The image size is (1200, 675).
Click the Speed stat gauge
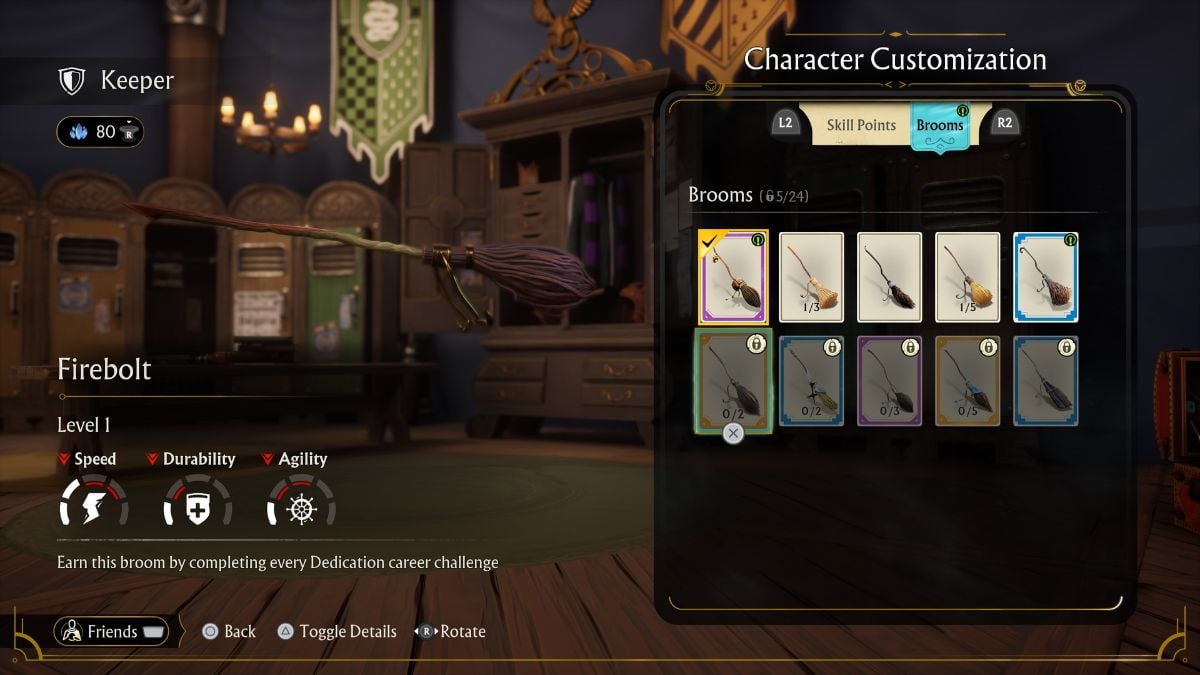(x=94, y=501)
